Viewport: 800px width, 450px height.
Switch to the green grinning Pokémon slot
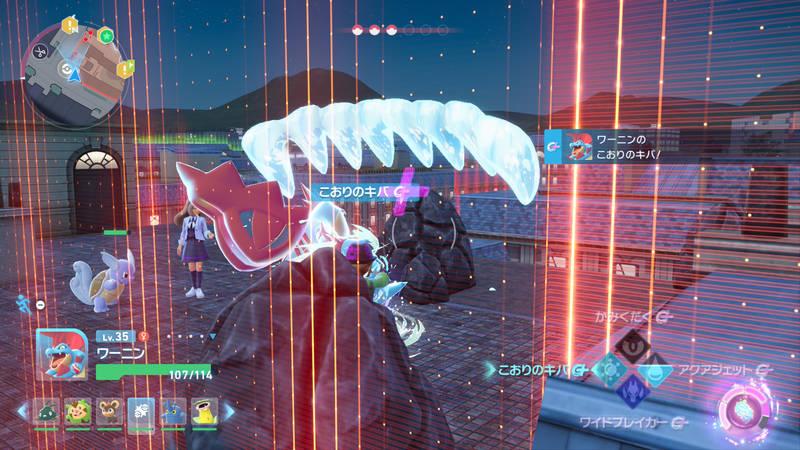(x=77, y=411)
